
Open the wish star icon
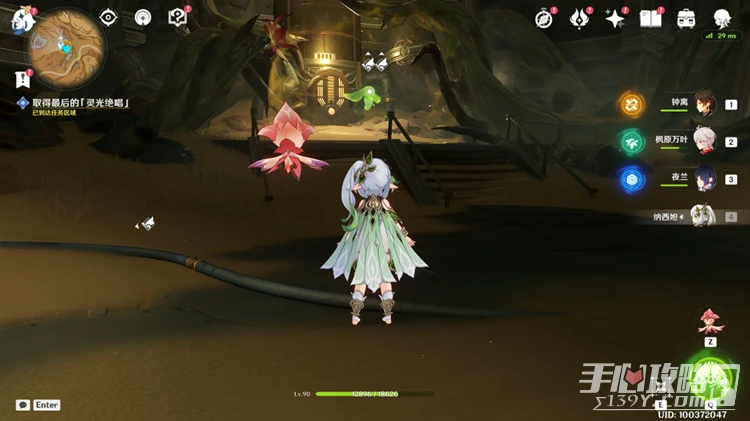[579, 18]
